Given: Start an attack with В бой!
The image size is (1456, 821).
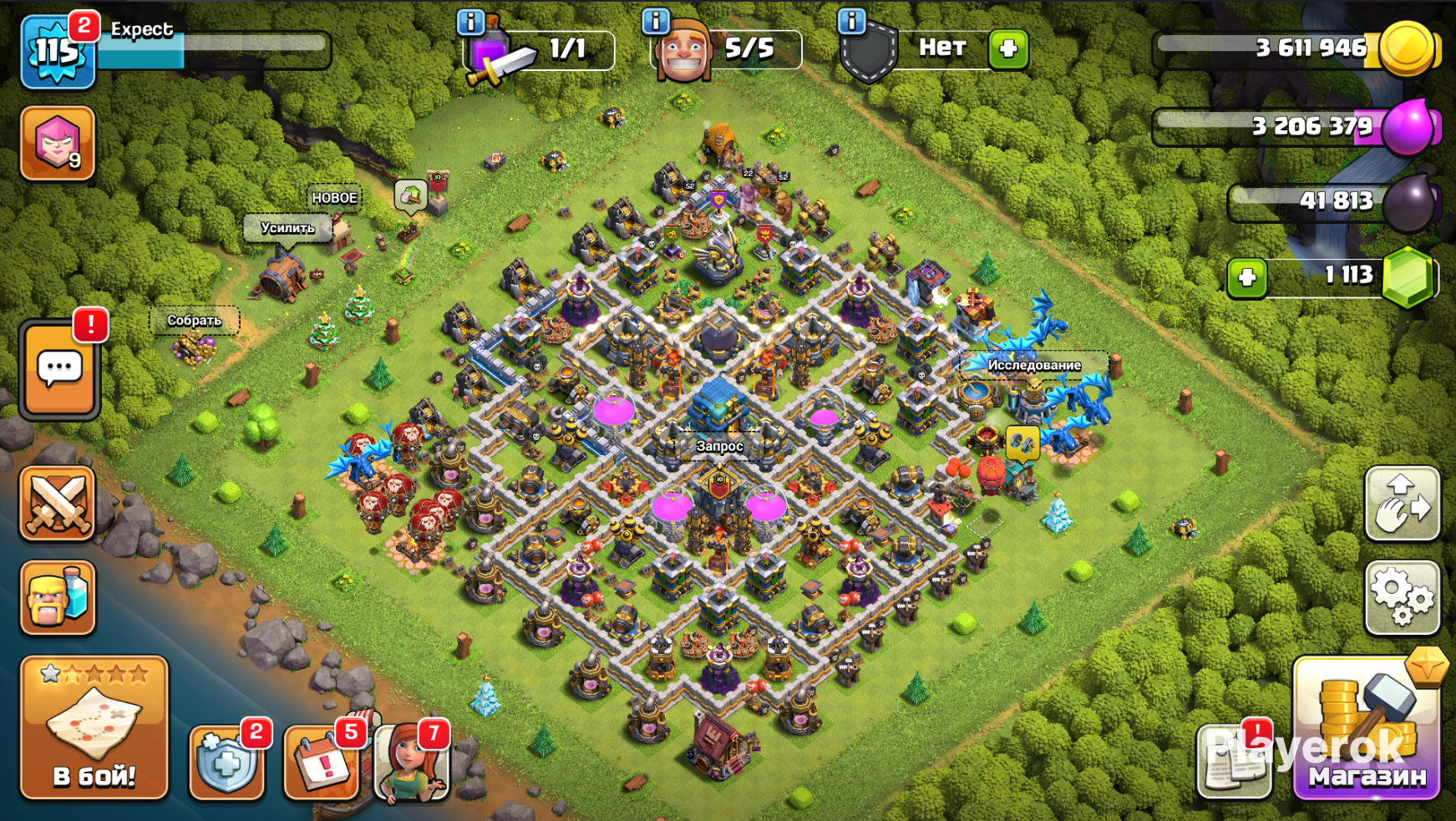Looking at the screenshot, I should click(94, 727).
